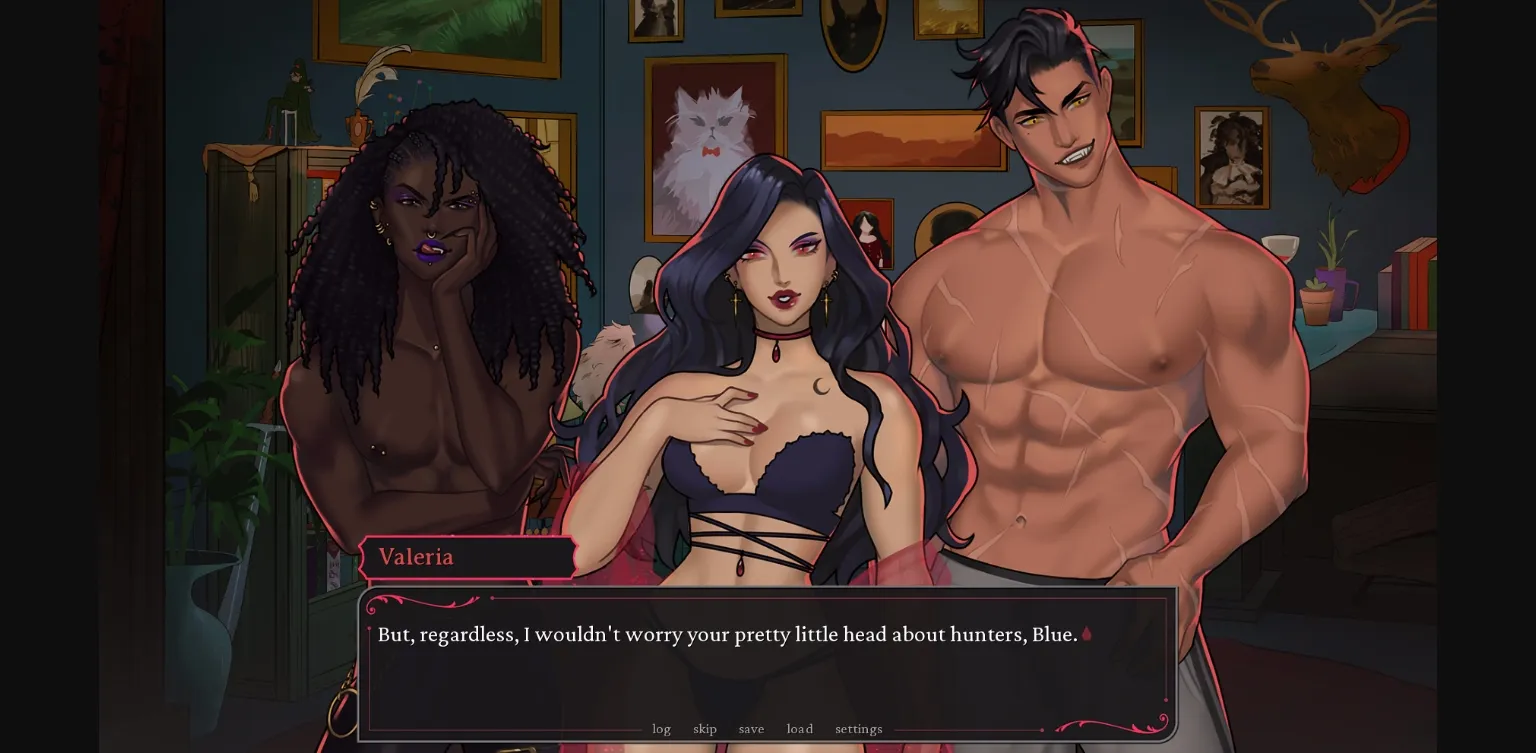1536x753 pixels.
Task: Enable skip mode
Action: (705, 729)
